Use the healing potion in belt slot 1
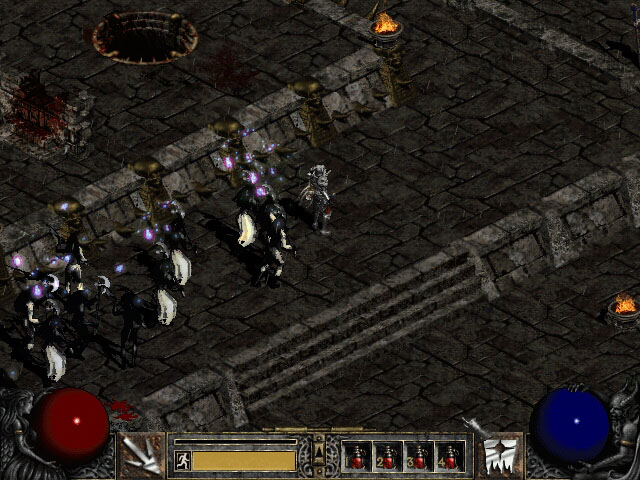 (x=357, y=457)
